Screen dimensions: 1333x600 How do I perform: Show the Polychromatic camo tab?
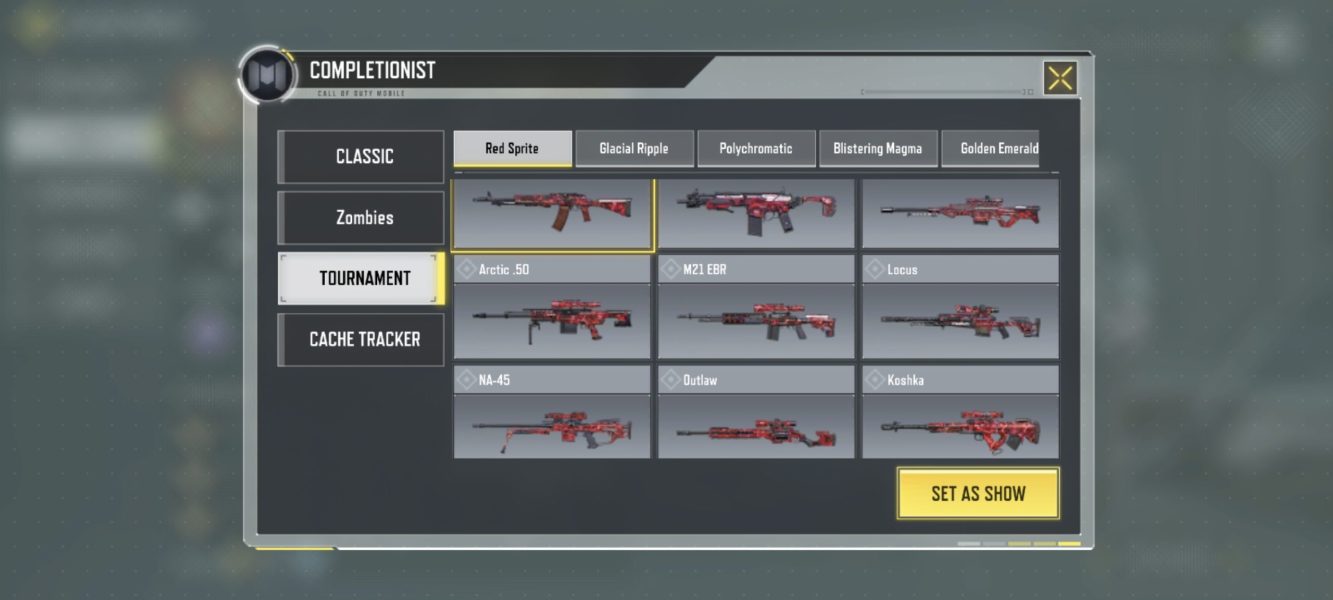(x=756, y=149)
